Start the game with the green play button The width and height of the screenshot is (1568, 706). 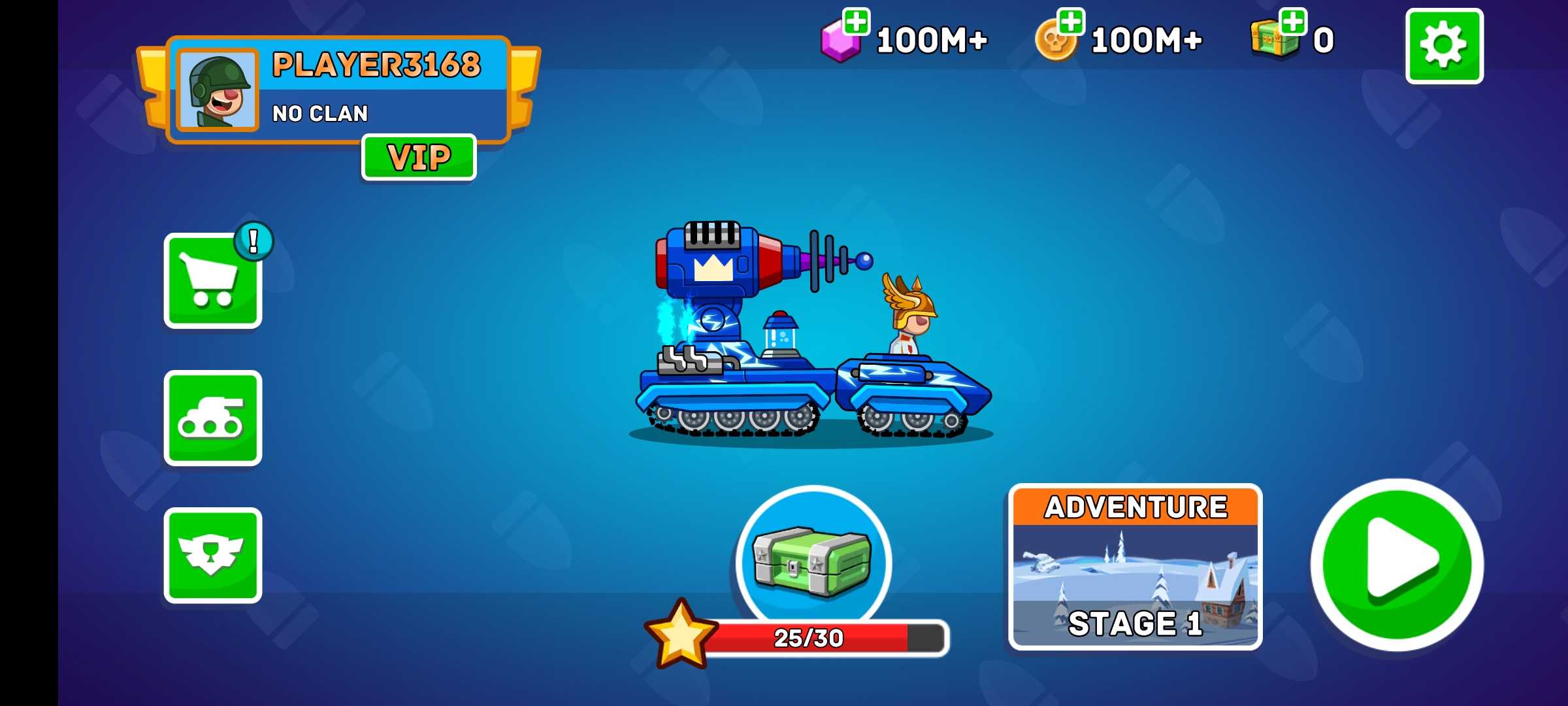pyautogui.click(x=1397, y=565)
